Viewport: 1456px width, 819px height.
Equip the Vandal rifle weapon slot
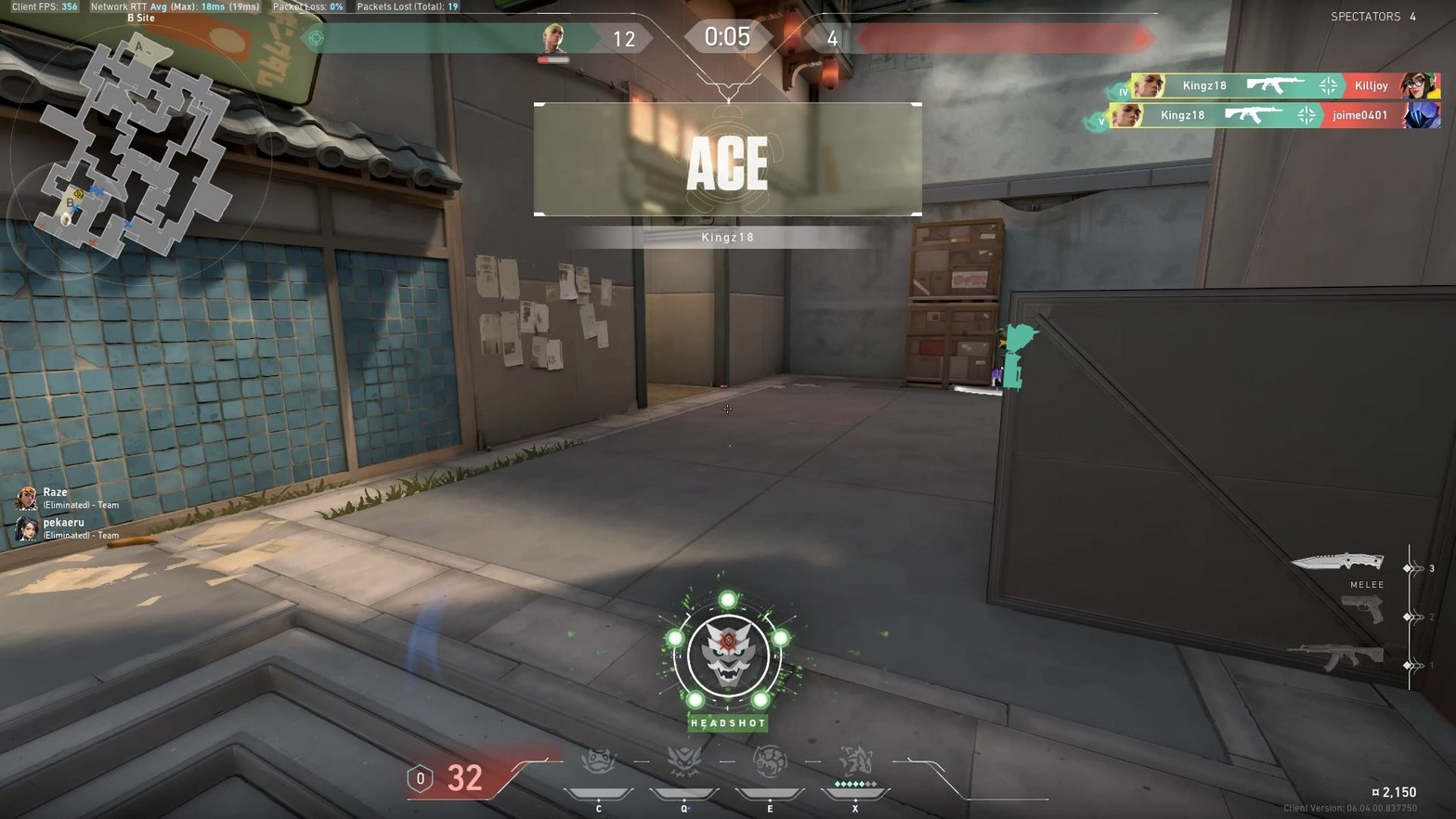click(x=1335, y=657)
